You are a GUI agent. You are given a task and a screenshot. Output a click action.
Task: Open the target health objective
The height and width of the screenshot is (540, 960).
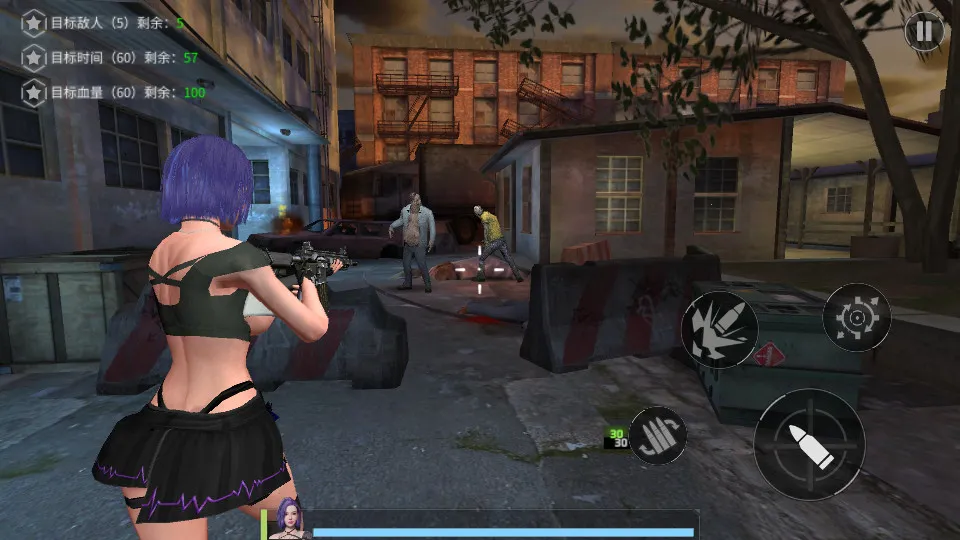[114, 93]
